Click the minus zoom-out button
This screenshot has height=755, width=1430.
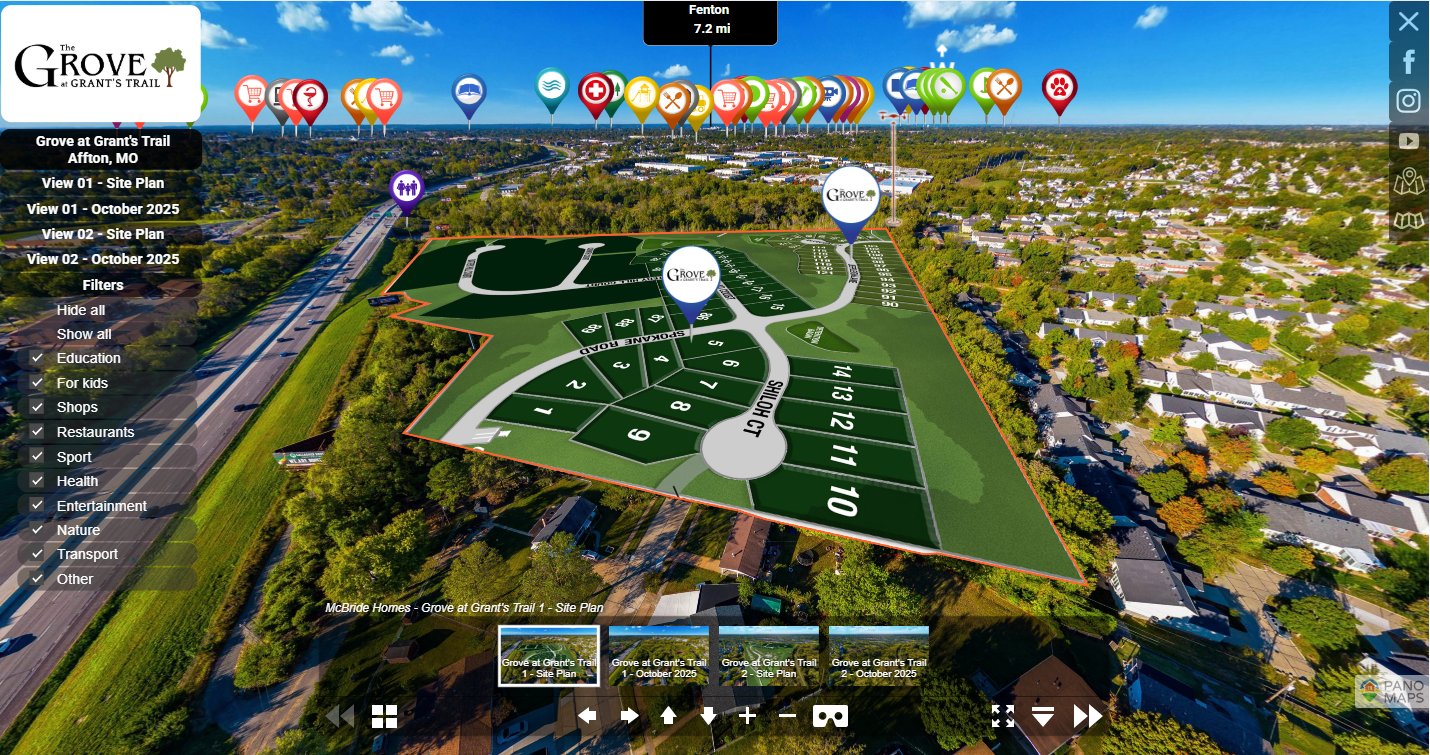[x=787, y=716]
